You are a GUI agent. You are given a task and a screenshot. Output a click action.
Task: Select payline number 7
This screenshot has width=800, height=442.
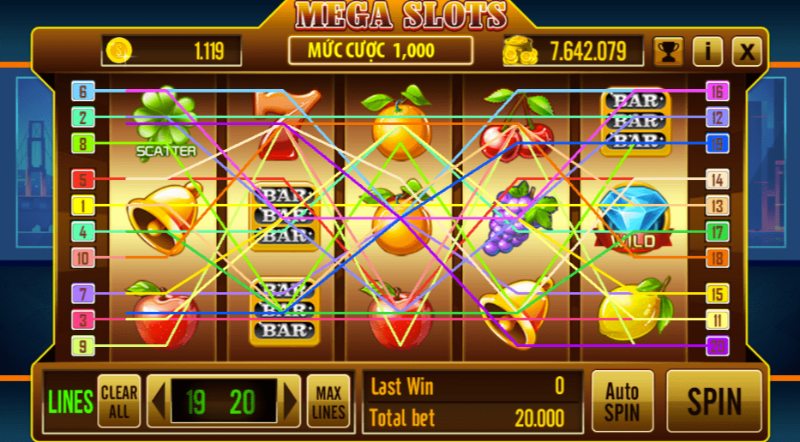click(83, 294)
